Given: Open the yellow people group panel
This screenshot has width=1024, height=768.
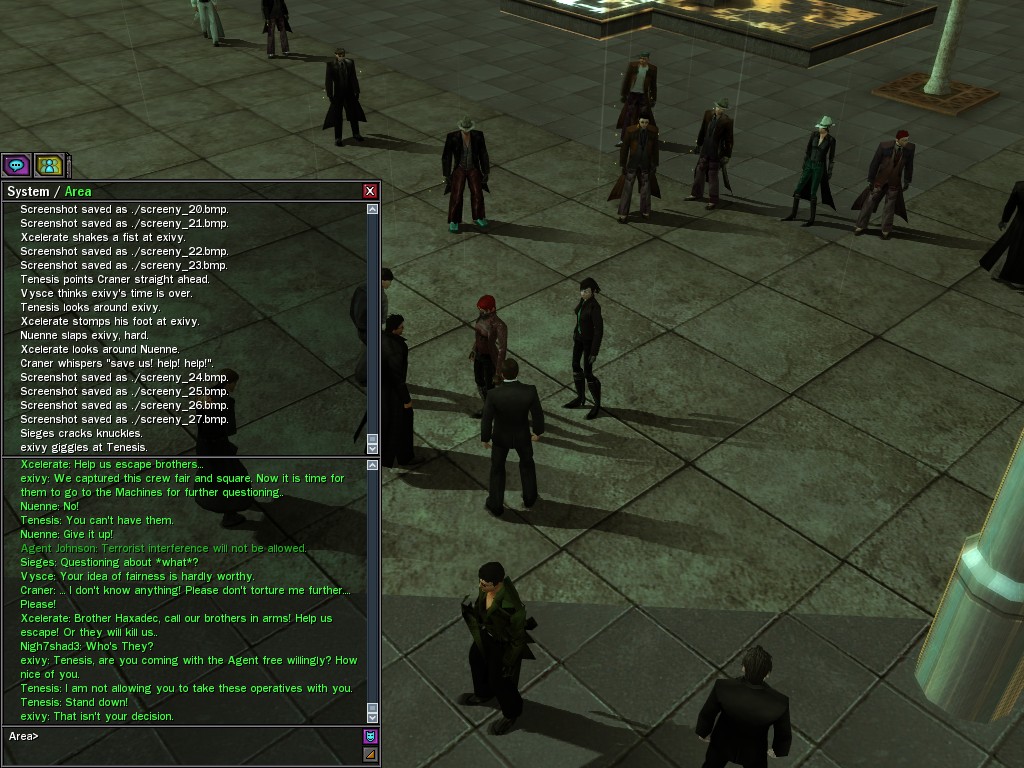Looking at the screenshot, I should click(48, 165).
